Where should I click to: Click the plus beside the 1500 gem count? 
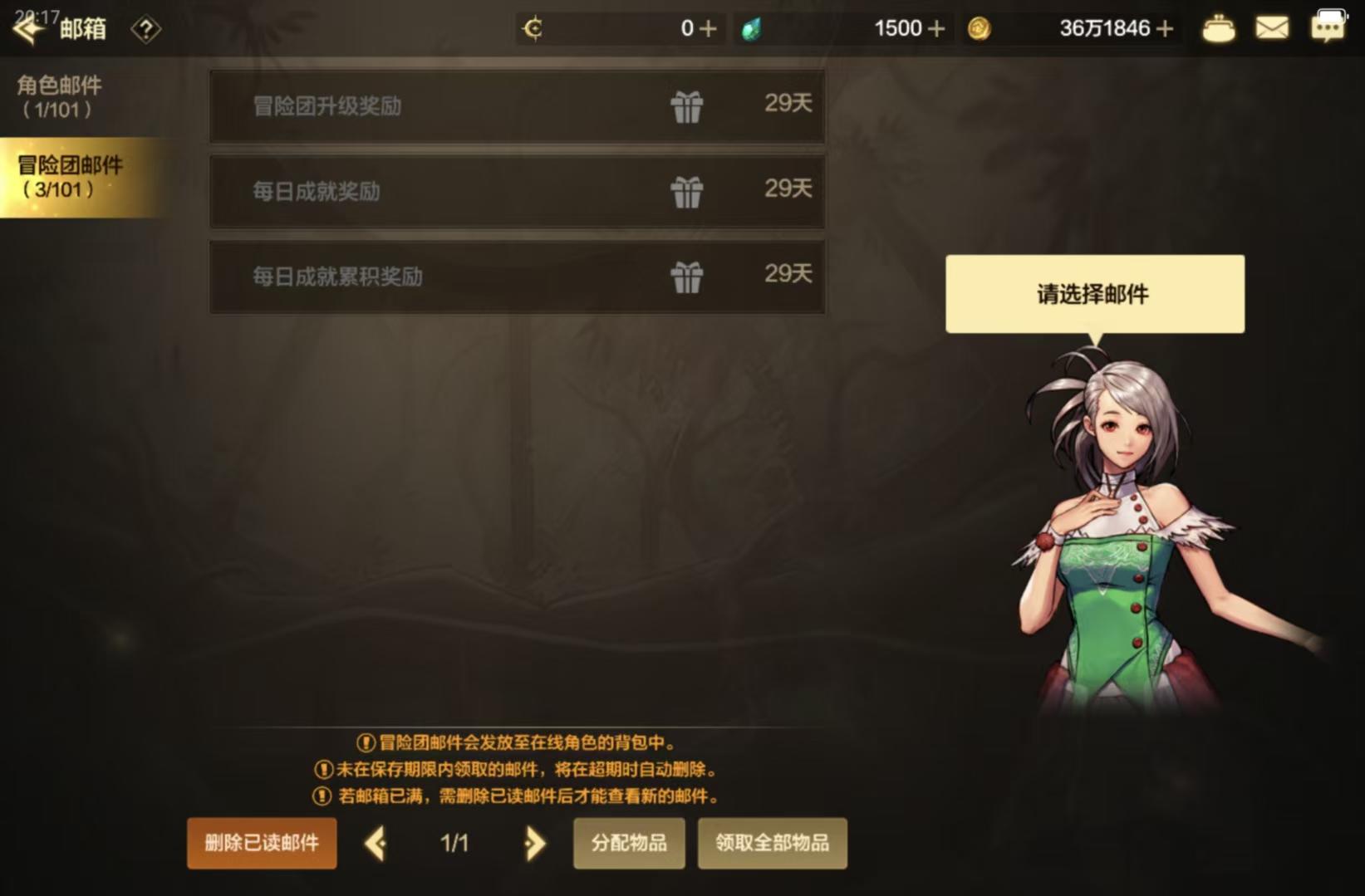click(937, 27)
